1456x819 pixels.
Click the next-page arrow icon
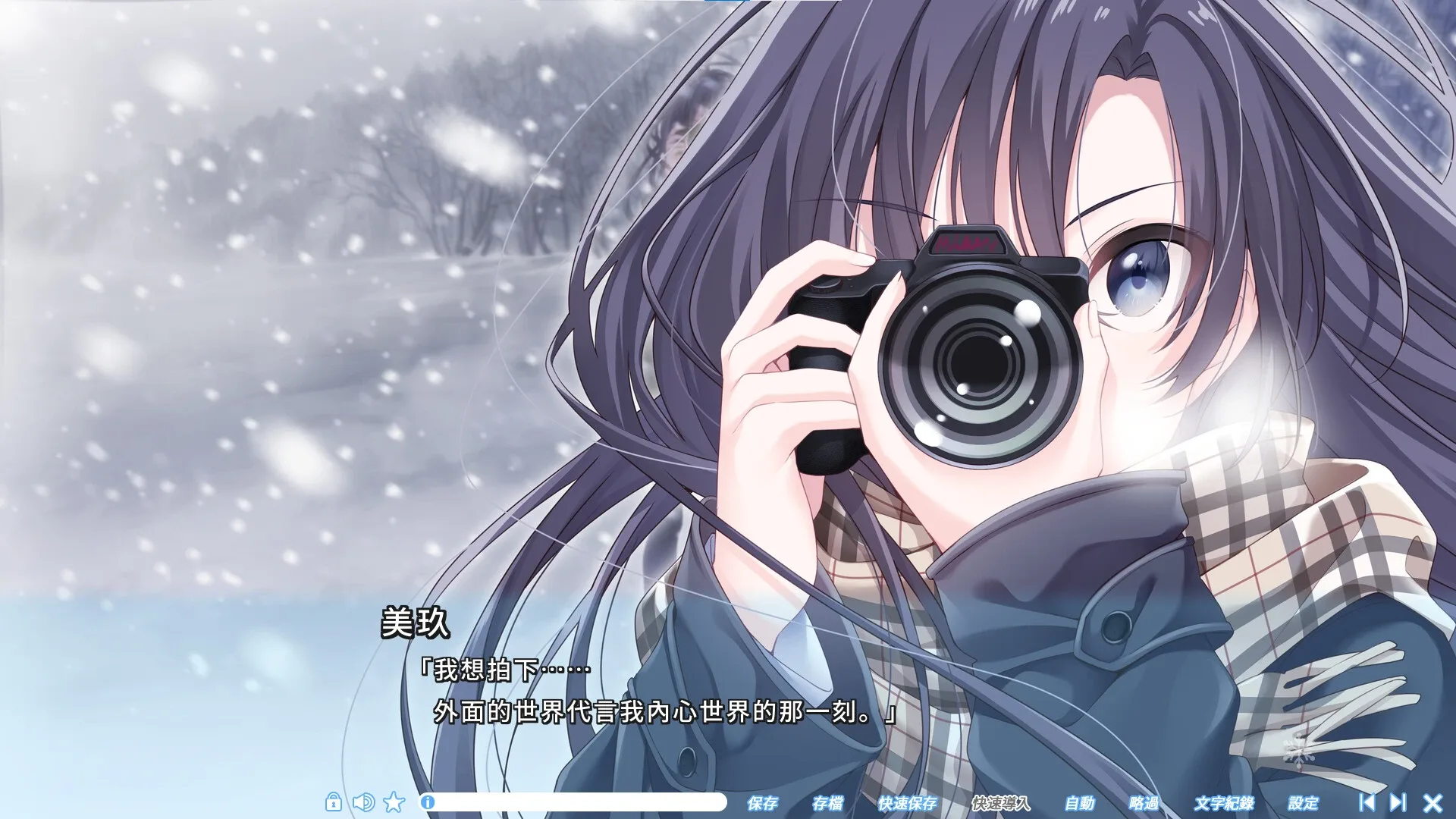[x=1400, y=802]
